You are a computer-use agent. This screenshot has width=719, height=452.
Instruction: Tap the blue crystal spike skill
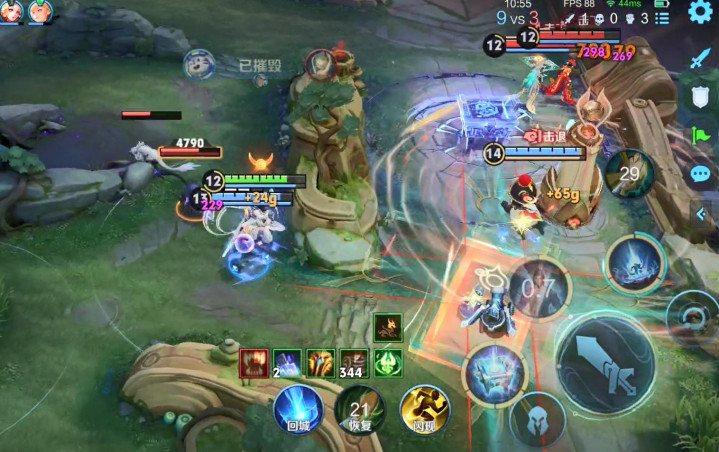point(634,264)
